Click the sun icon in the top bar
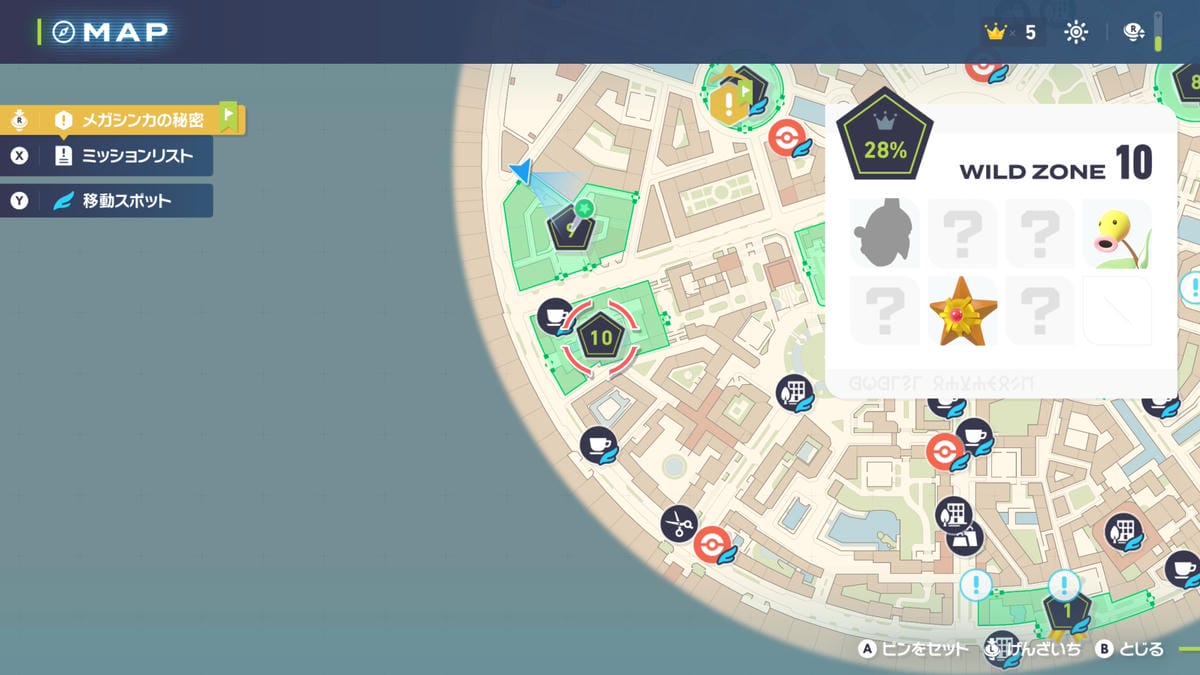1200x675 pixels. pyautogui.click(x=1076, y=32)
